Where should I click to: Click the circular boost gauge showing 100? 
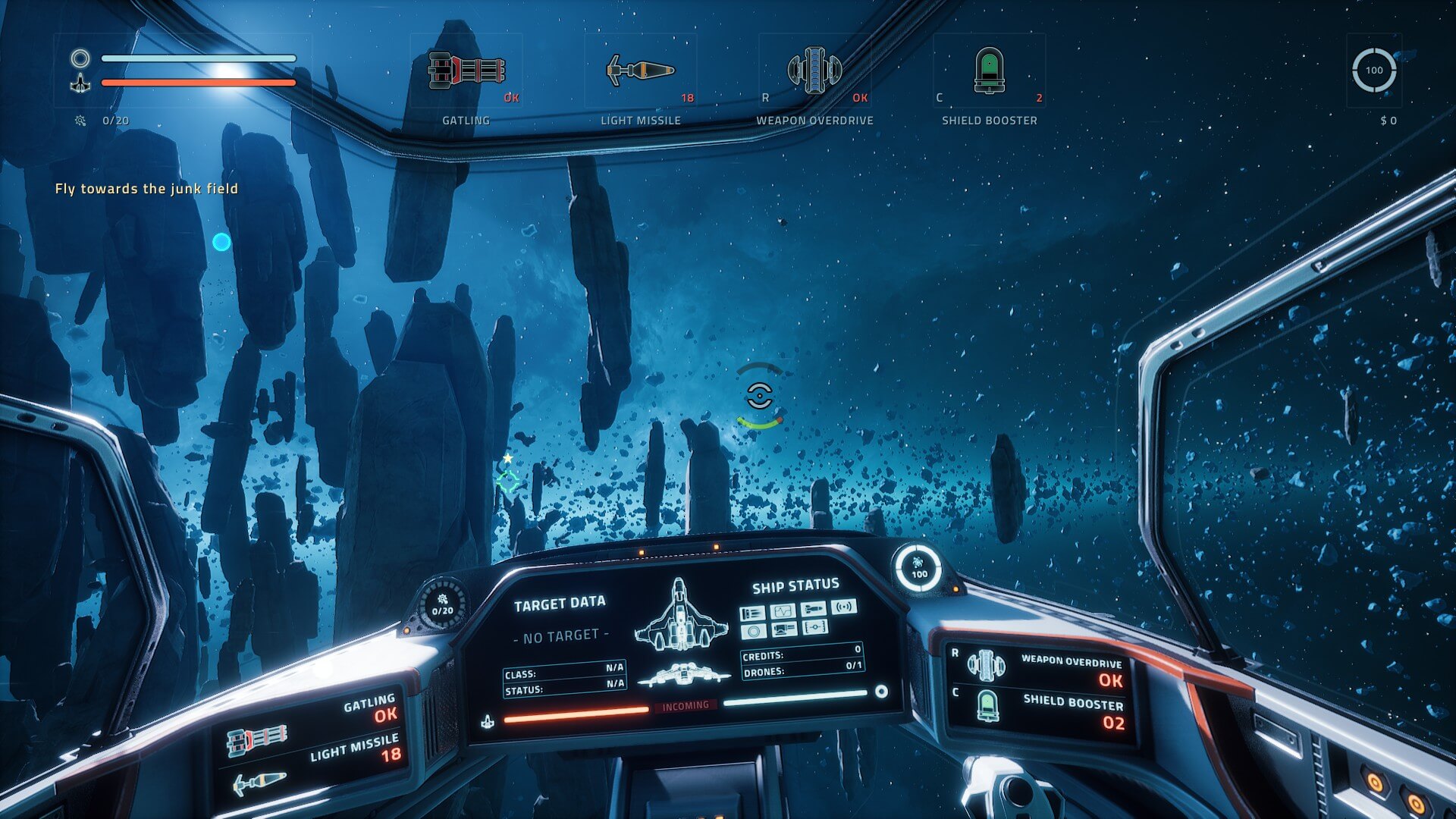point(1373,71)
